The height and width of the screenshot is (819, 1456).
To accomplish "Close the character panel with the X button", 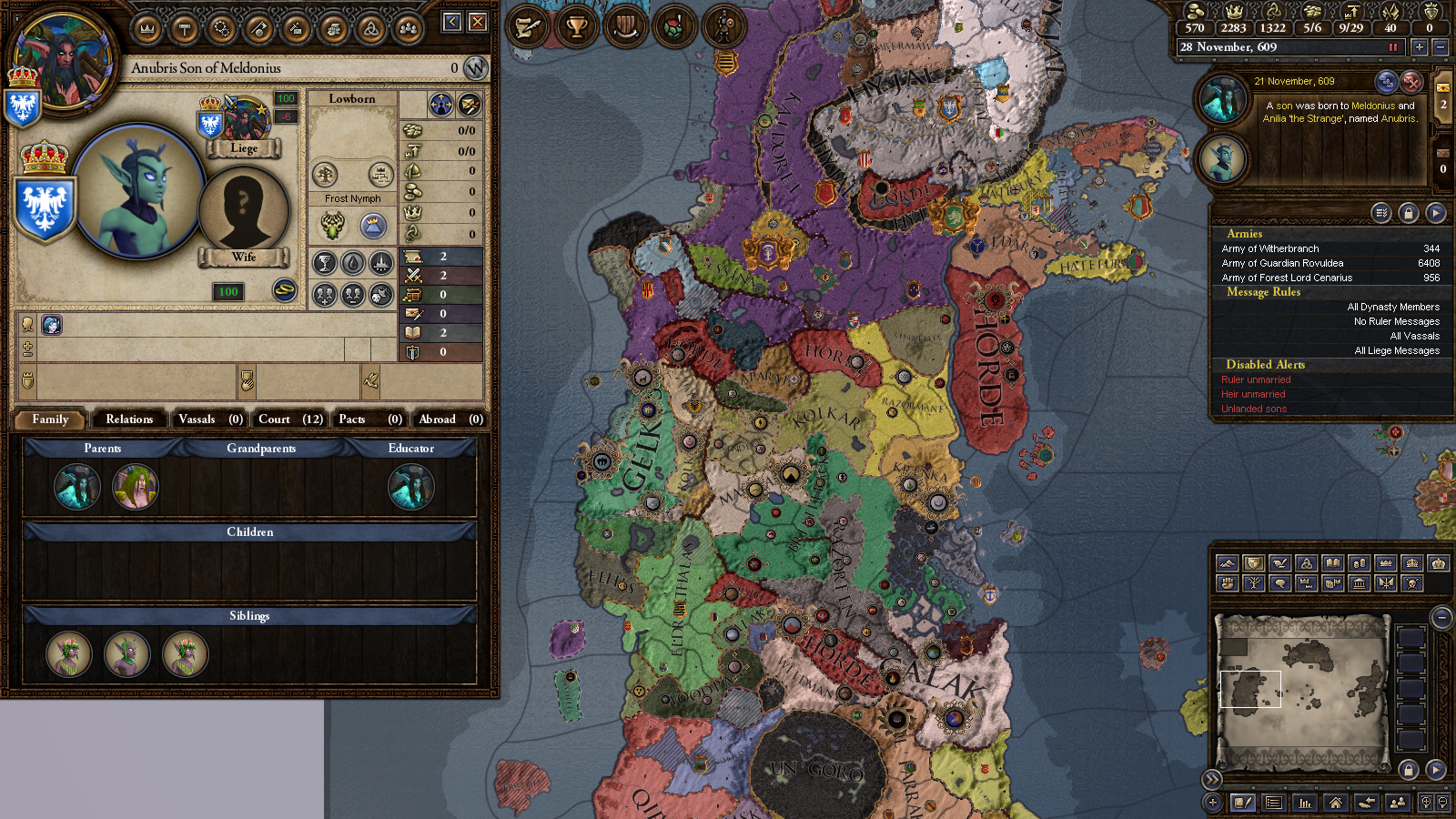I will [478, 22].
